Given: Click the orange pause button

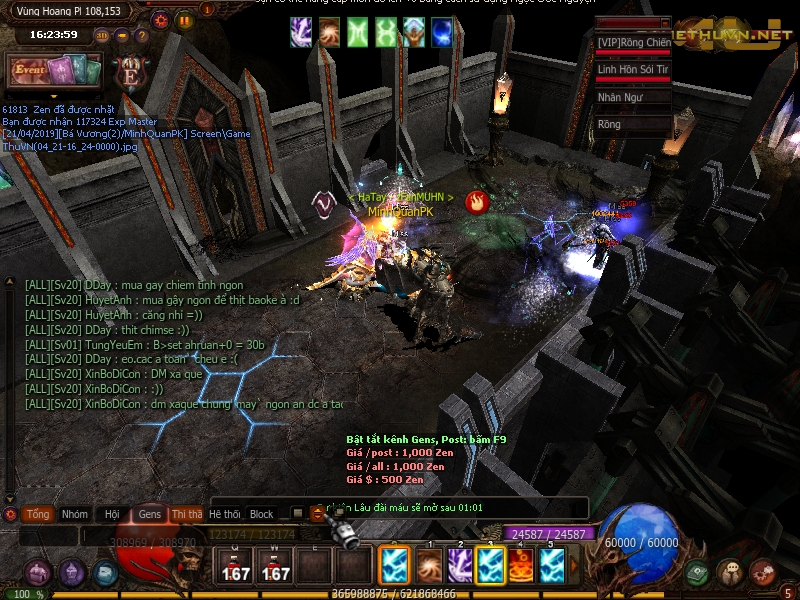Looking at the screenshot, I should tap(184, 19).
